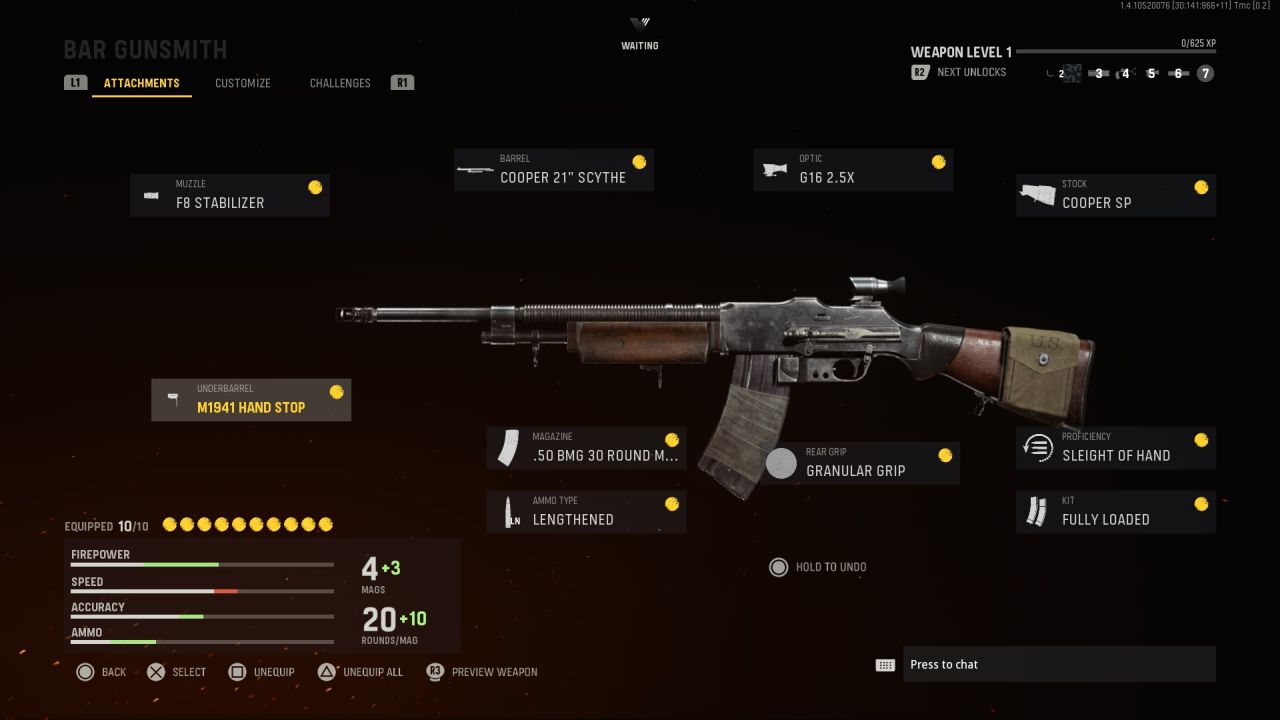
Task: Select the Sleight of Hand proficiency icon
Action: click(1038, 447)
